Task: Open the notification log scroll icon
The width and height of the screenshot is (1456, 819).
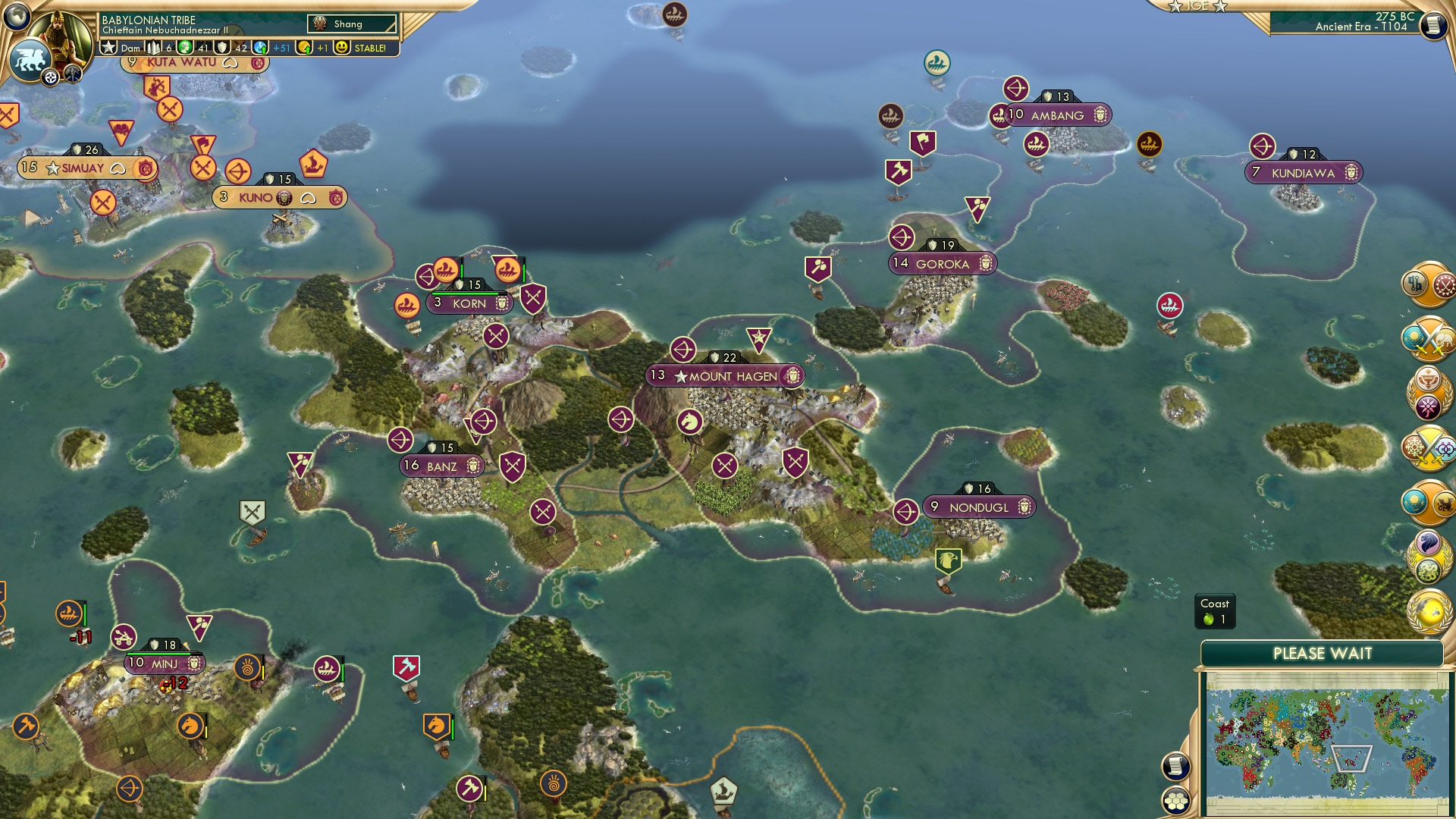Action: pyautogui.click(x=1176, y=765)
